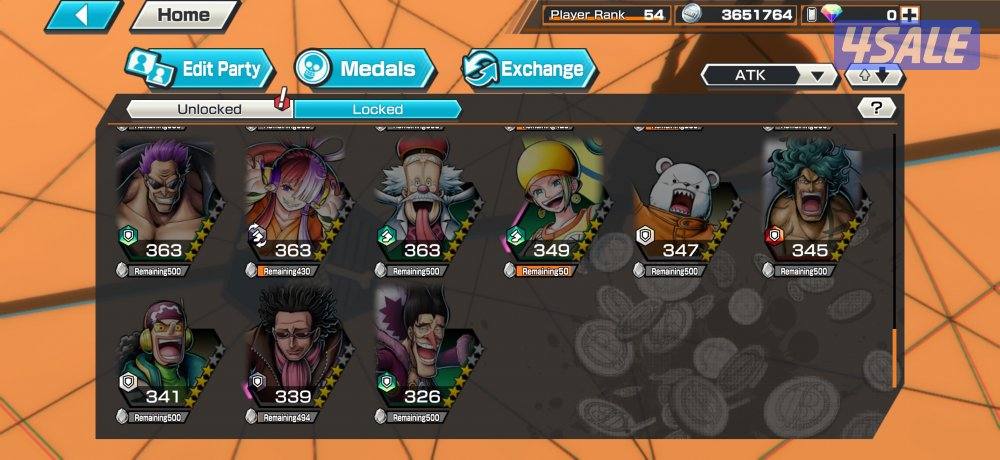The height and width of the screenshot is (460, 1000).
Task: Go back with the arrow button
Action: (x=83, y=15)
